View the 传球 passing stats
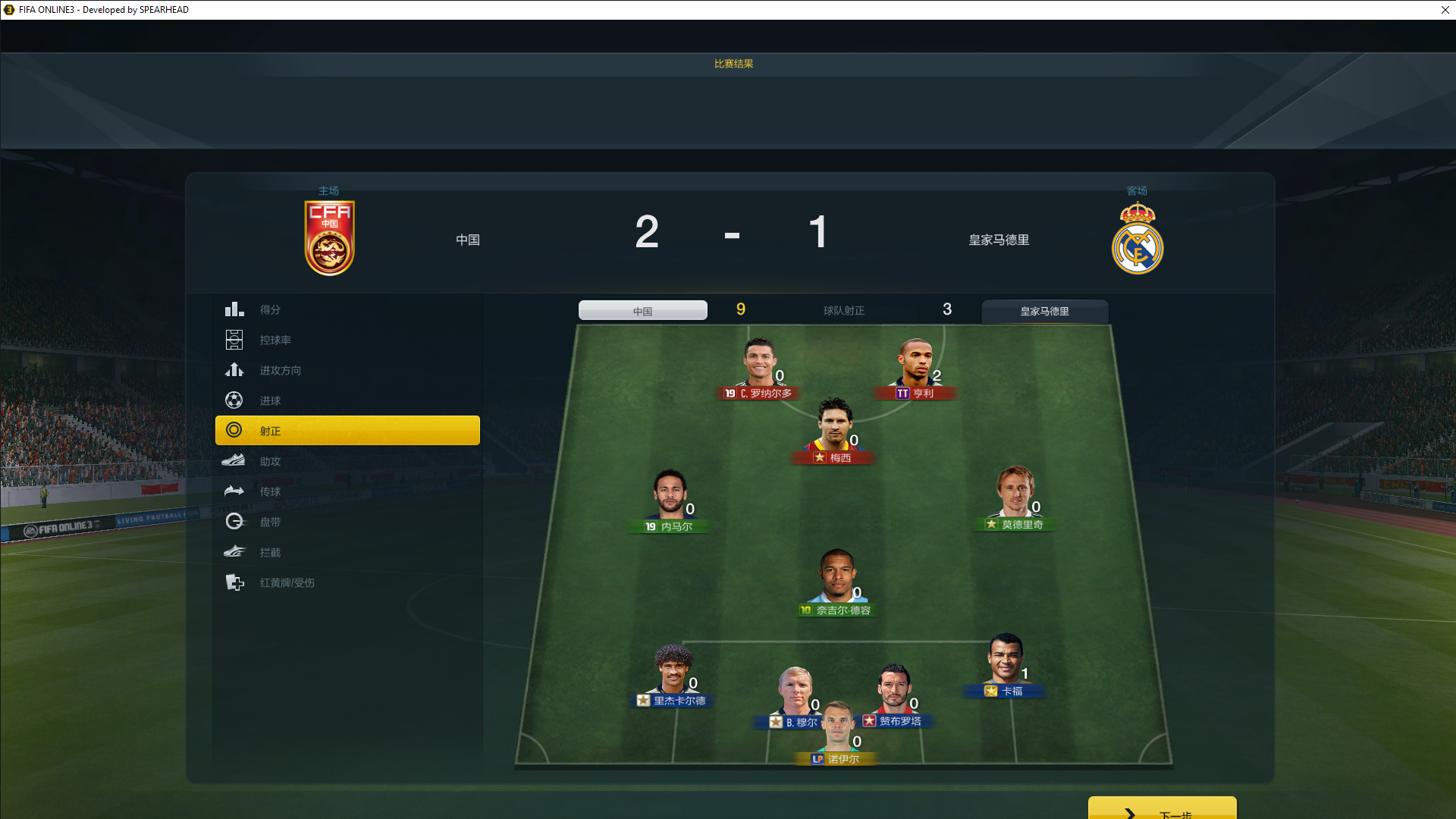This screenshot has width=1456, height=819. tap(270, 491)
